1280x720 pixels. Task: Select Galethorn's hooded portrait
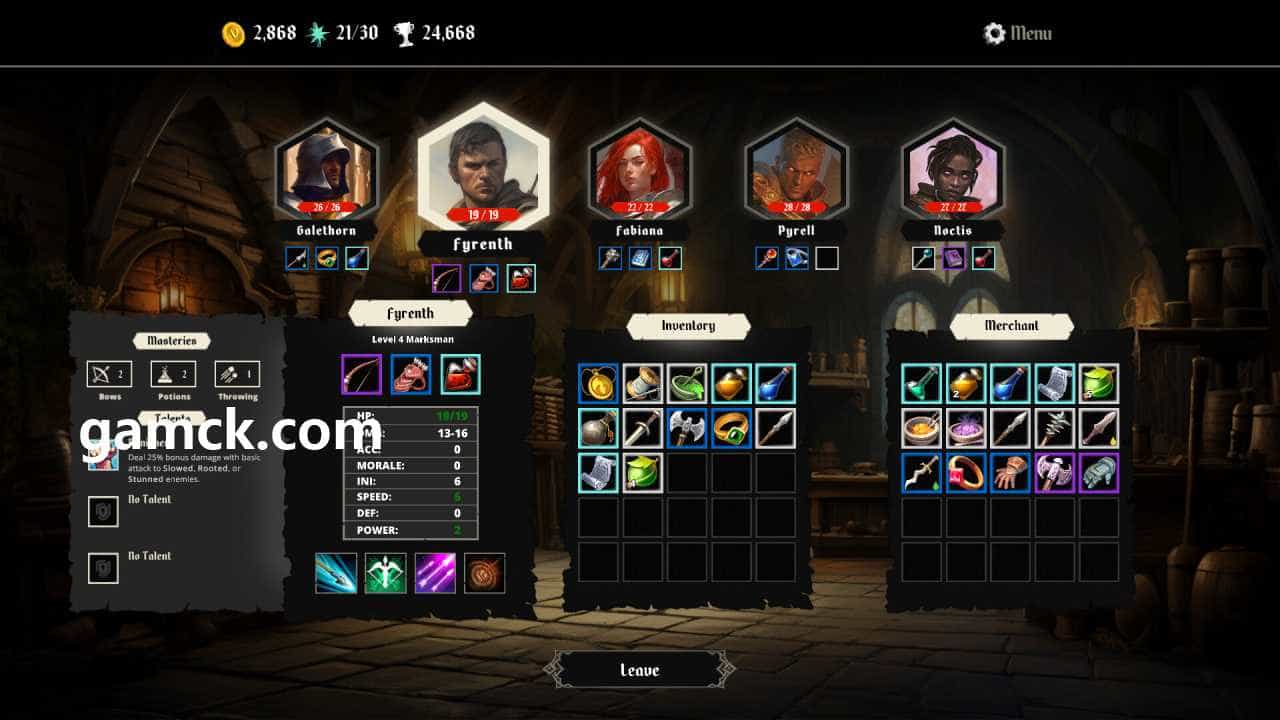point(326,170)
